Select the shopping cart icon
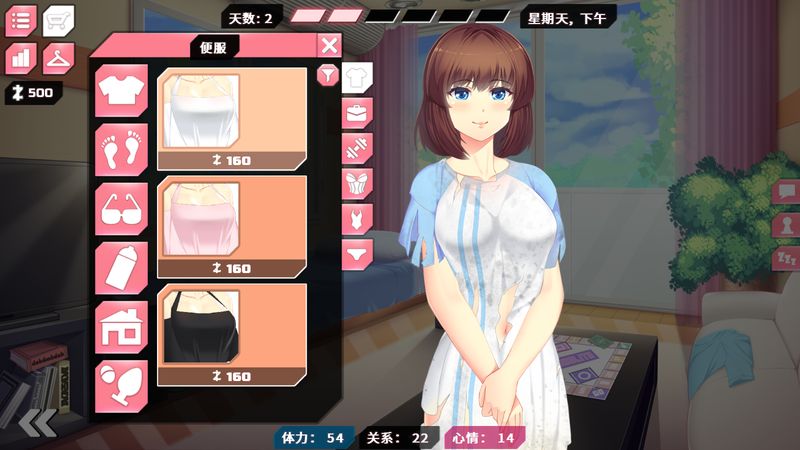 58,20
